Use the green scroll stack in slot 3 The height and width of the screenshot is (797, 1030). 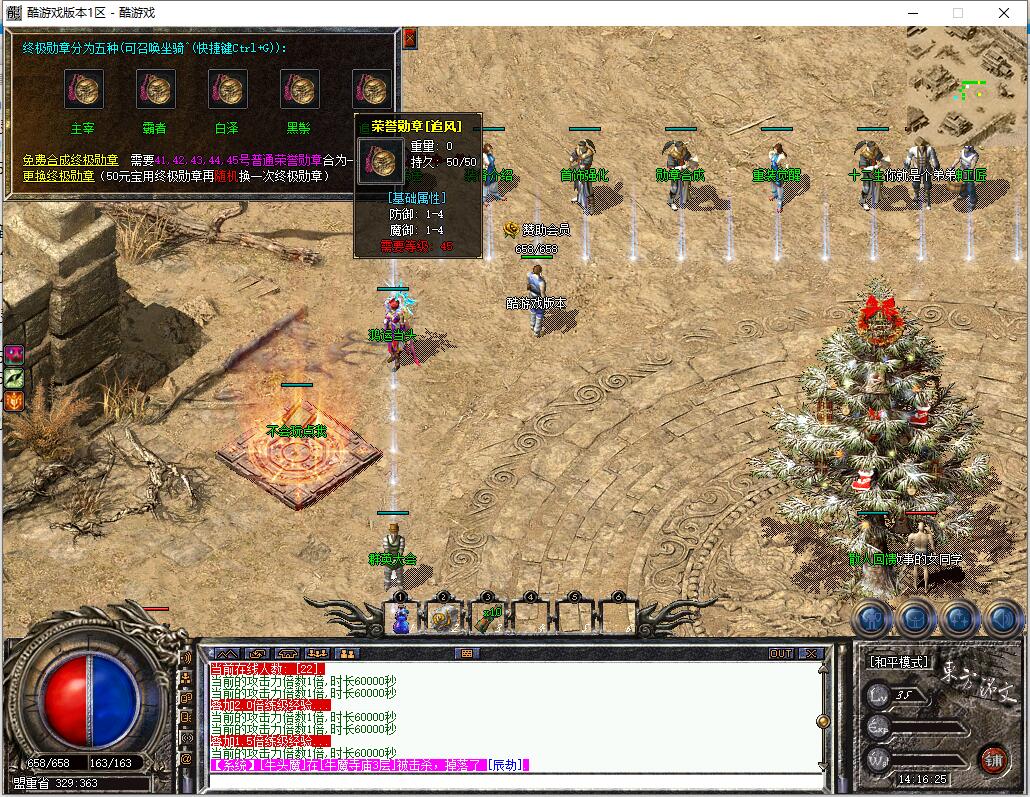487,619
